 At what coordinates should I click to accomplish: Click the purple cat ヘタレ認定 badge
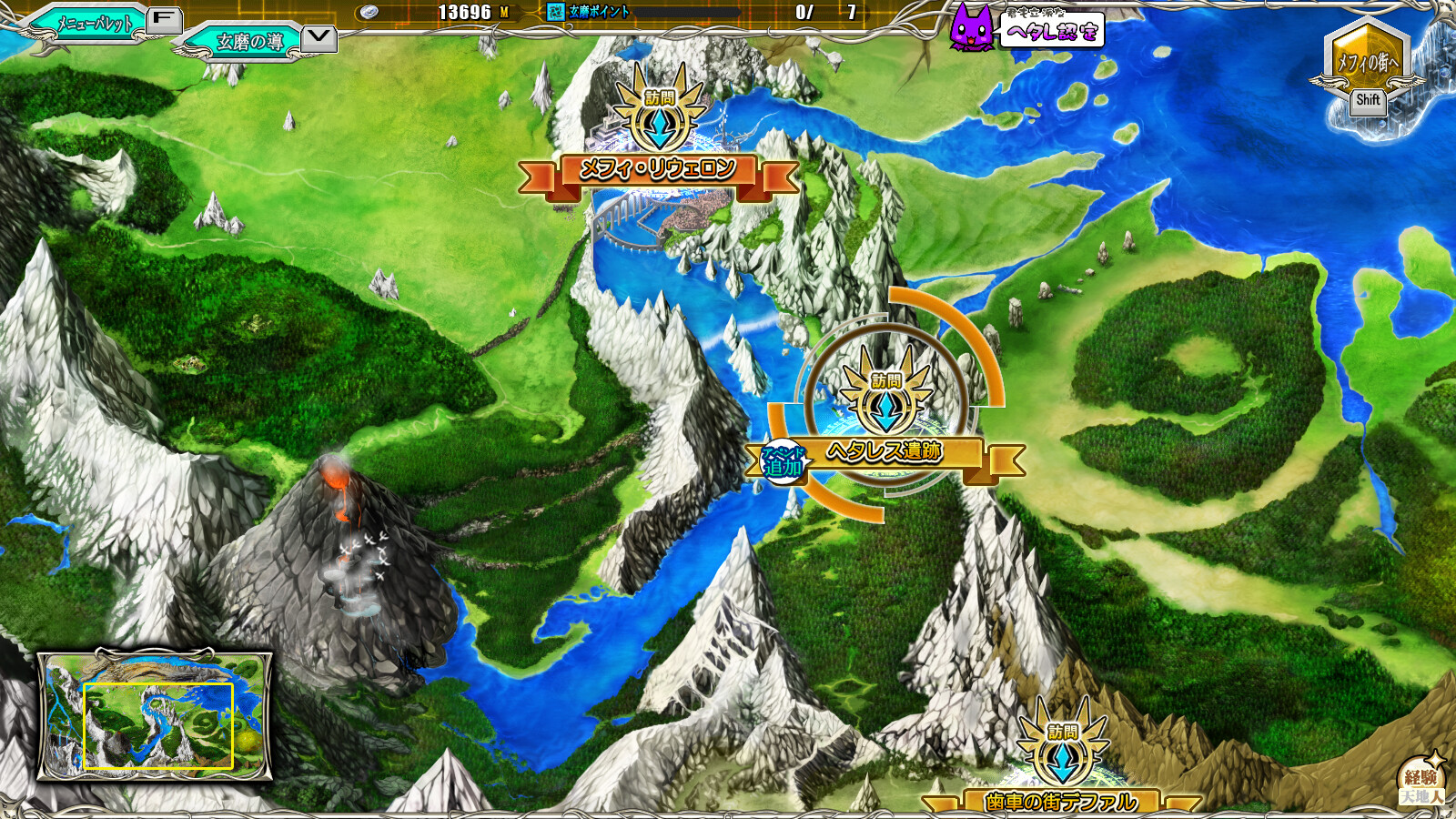(x=972, y=27)
